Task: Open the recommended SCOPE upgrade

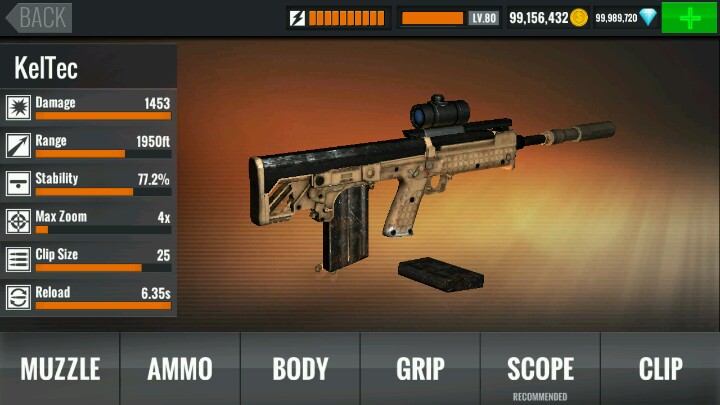Action: coord(540,368)
